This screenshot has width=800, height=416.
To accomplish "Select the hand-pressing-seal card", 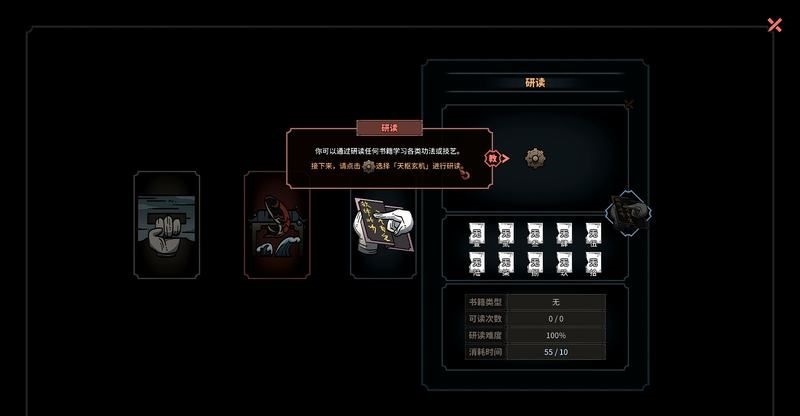I will [167, 224].
